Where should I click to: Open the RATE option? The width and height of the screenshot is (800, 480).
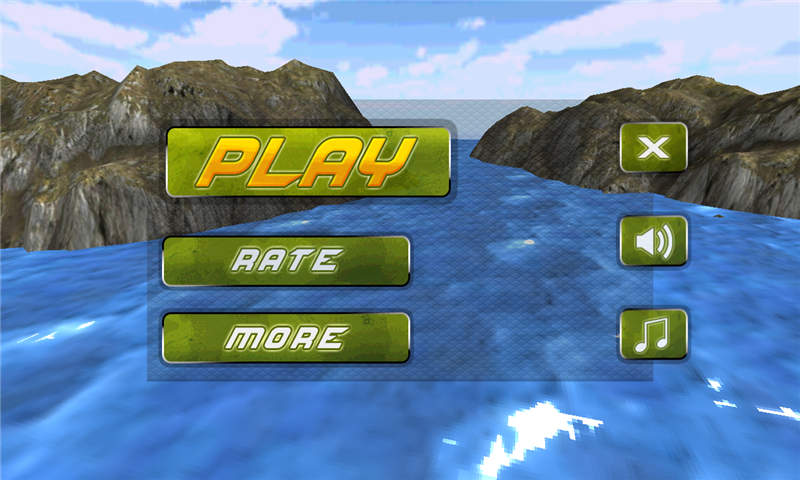tap(286, 261)
